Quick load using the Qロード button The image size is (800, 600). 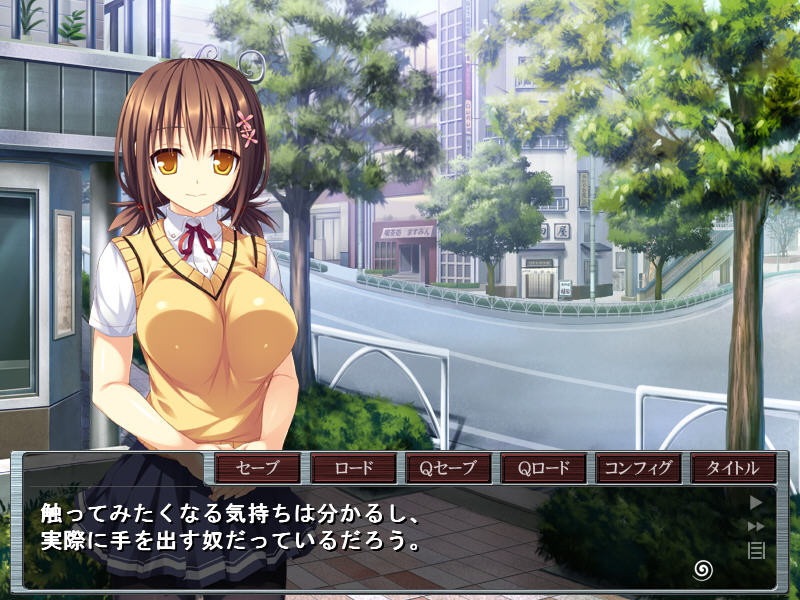click(x=544, y=468)
